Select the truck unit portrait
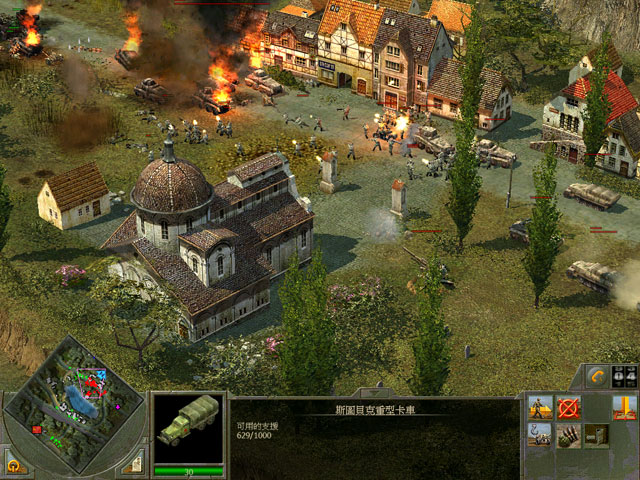 point(188,430)
